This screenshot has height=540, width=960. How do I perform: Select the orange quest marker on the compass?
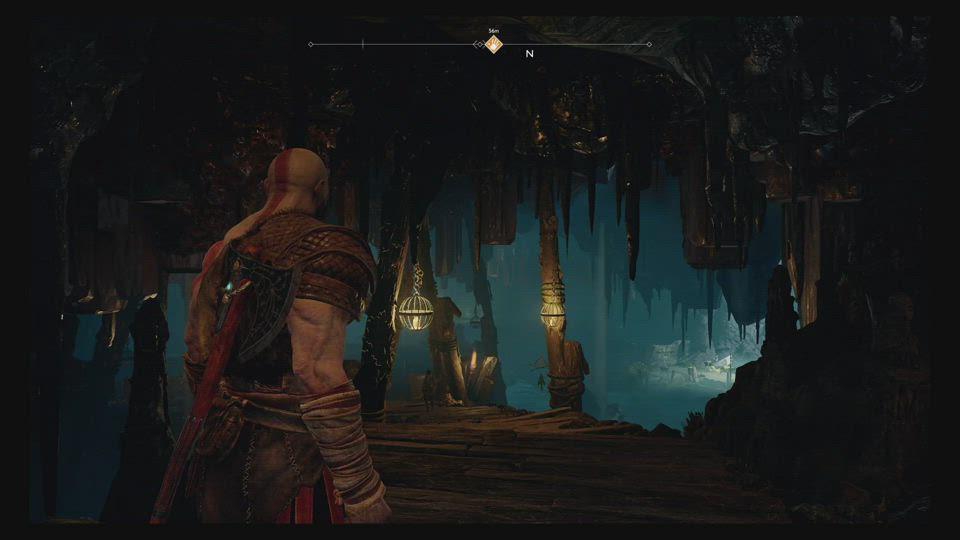(x=493, y=44)
